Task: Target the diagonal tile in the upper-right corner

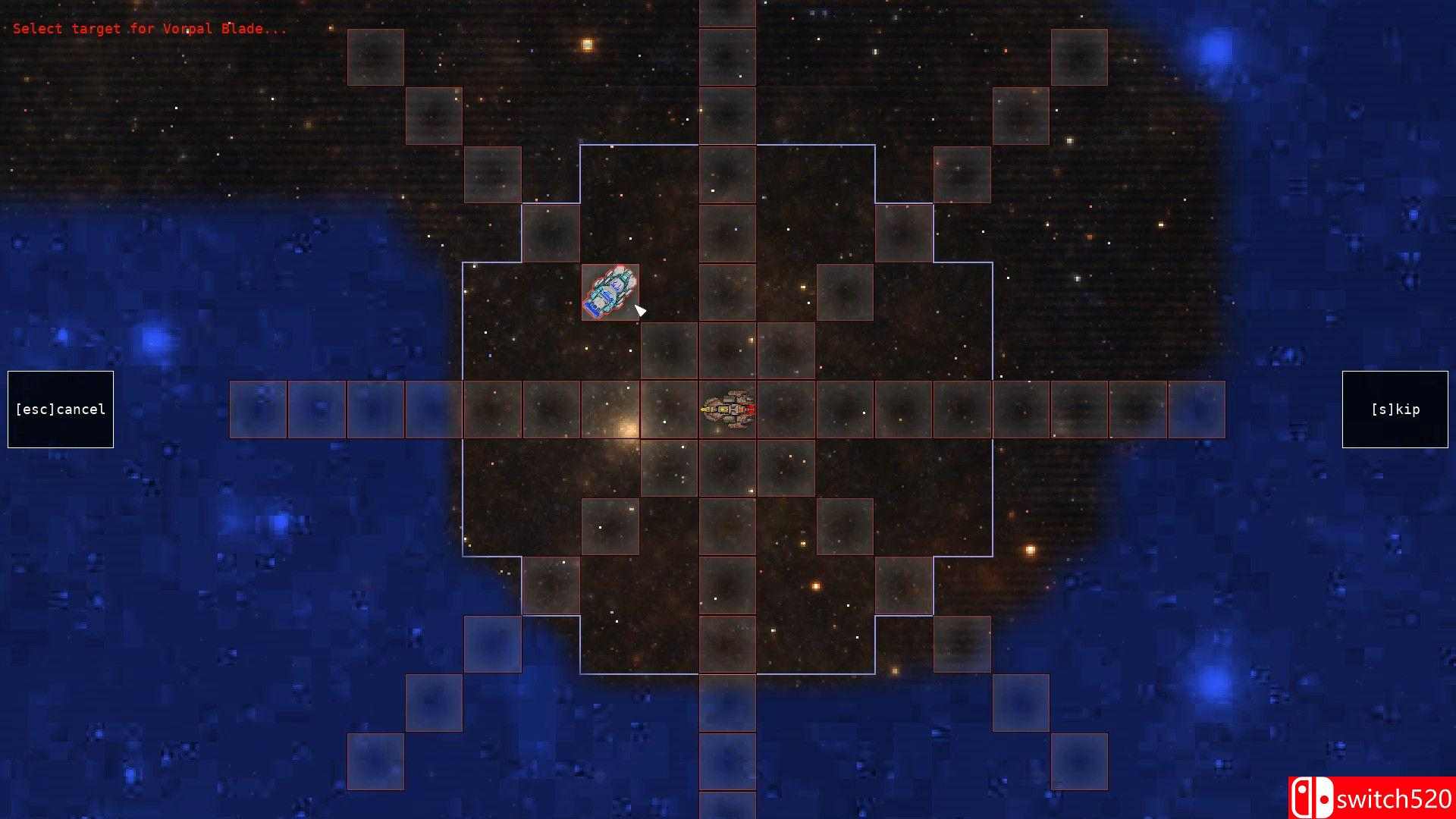Action: (1079, 55)
